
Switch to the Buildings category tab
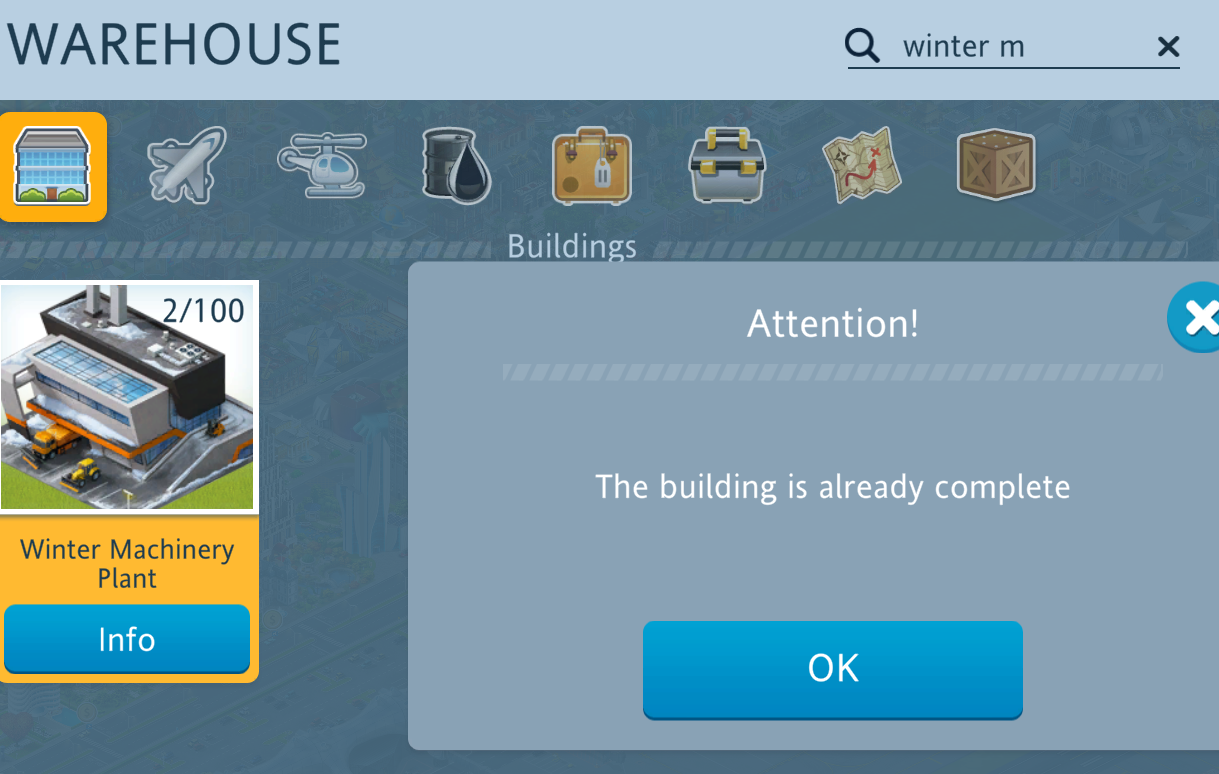coord(52,166)
